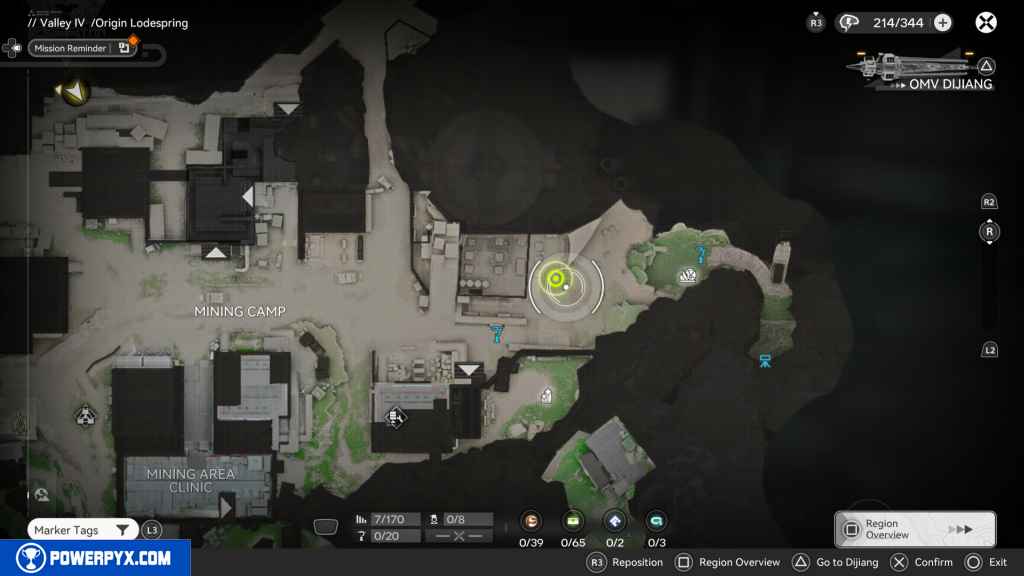Select the white document marker on grass

coord(546,395)
